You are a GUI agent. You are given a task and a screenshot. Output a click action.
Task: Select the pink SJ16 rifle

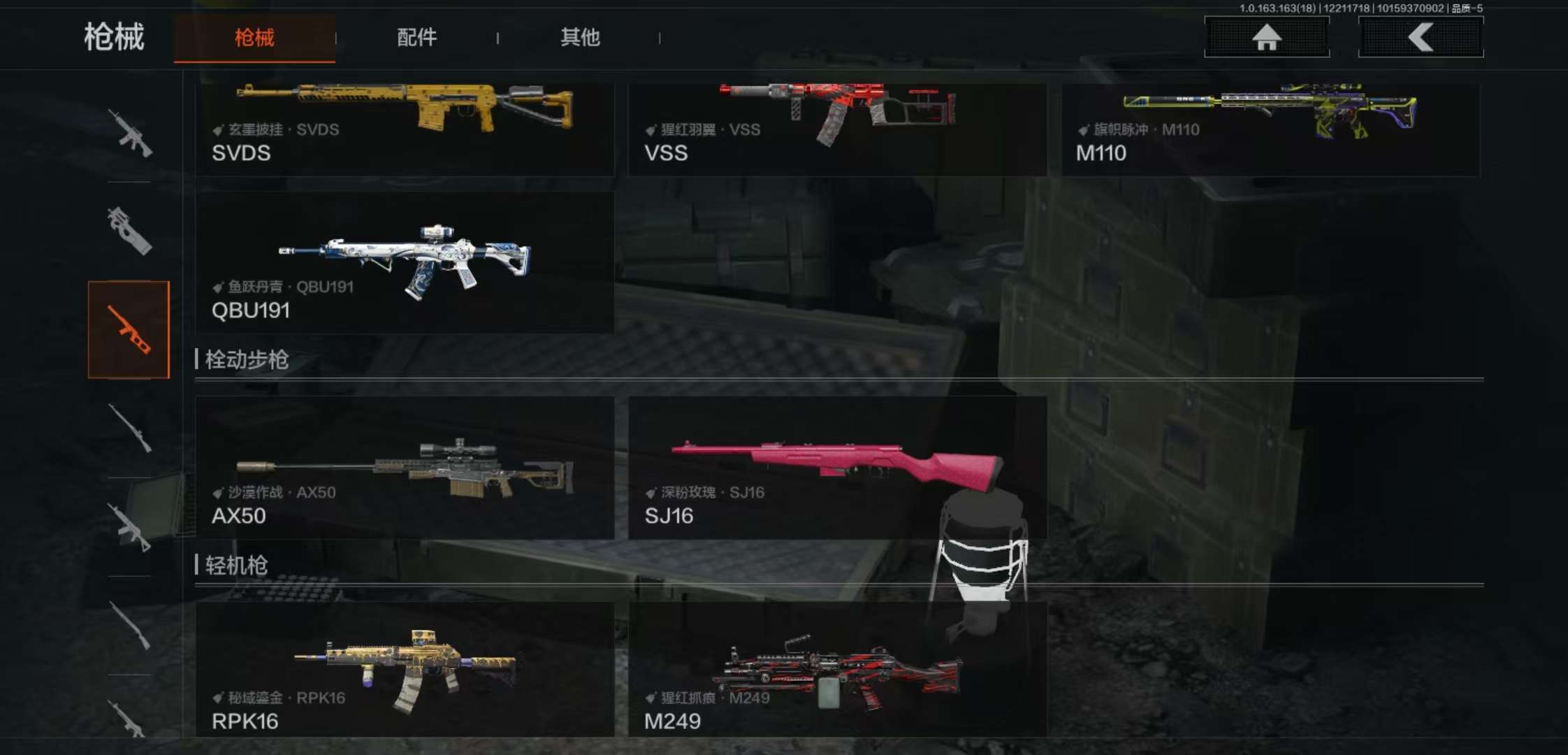[837, 467]
